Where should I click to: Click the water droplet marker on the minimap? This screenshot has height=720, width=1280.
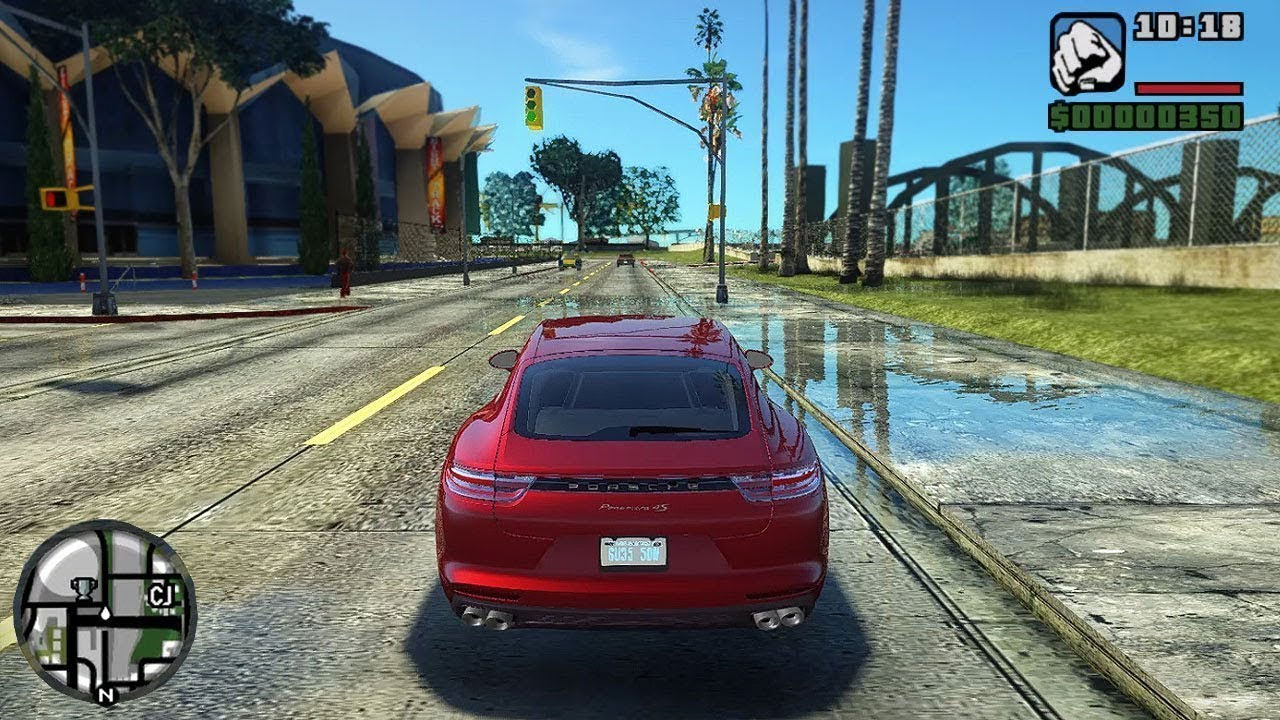click(x=105, y=614)
